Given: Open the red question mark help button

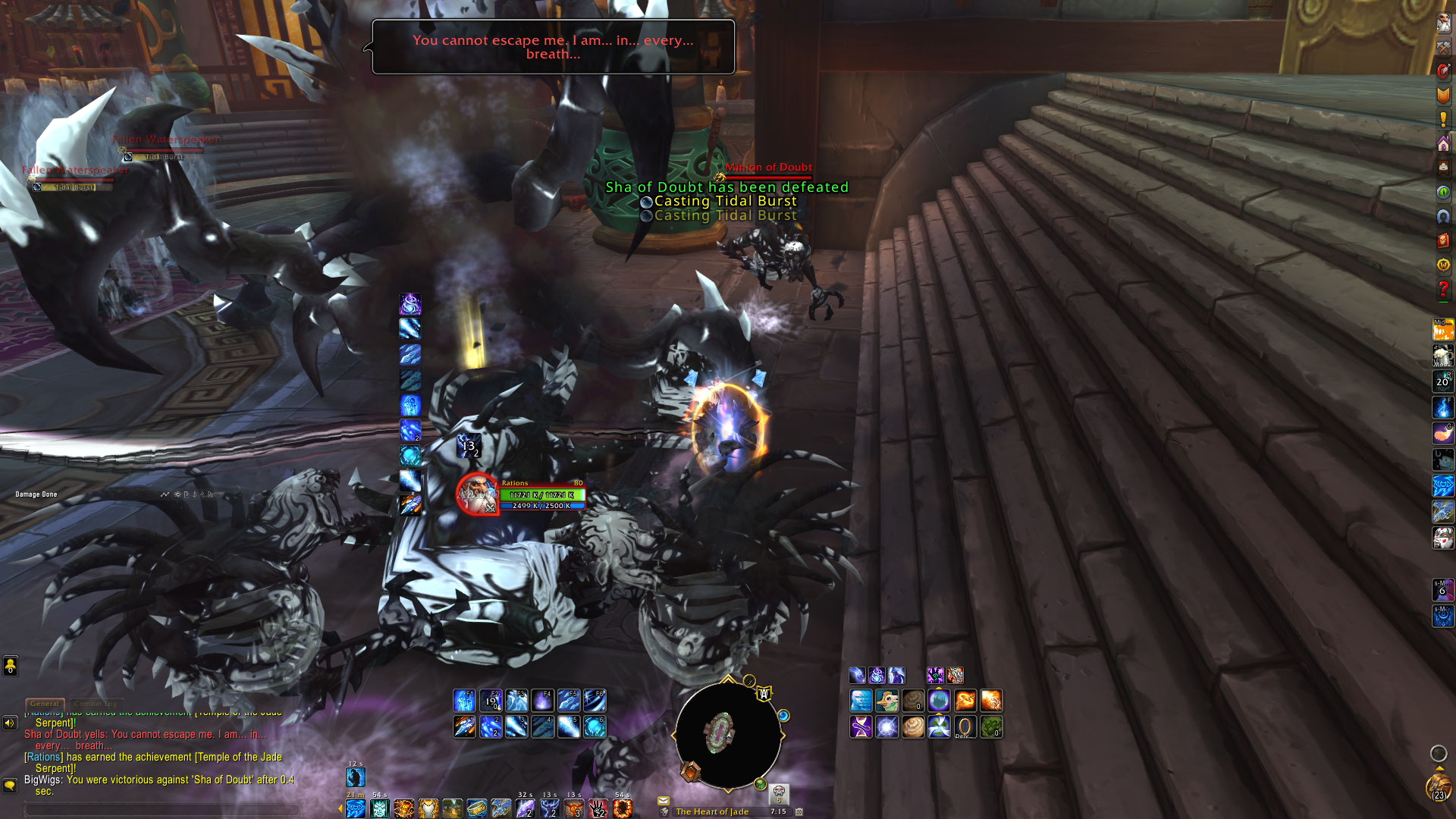Looking at the screenshot, I should click(x=1443, y=289).
